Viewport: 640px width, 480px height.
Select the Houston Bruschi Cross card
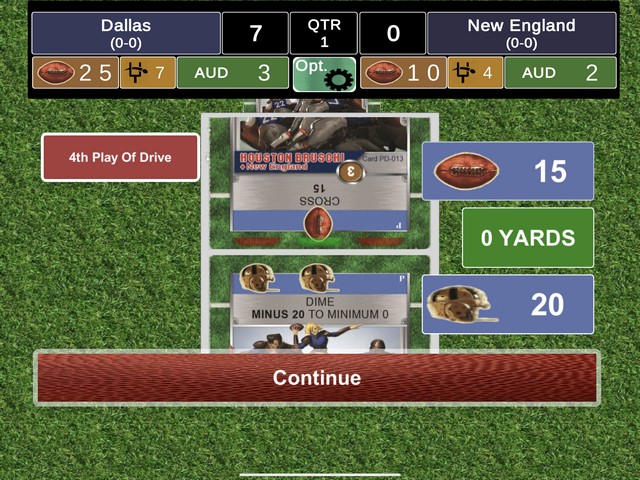coord(319,175)
